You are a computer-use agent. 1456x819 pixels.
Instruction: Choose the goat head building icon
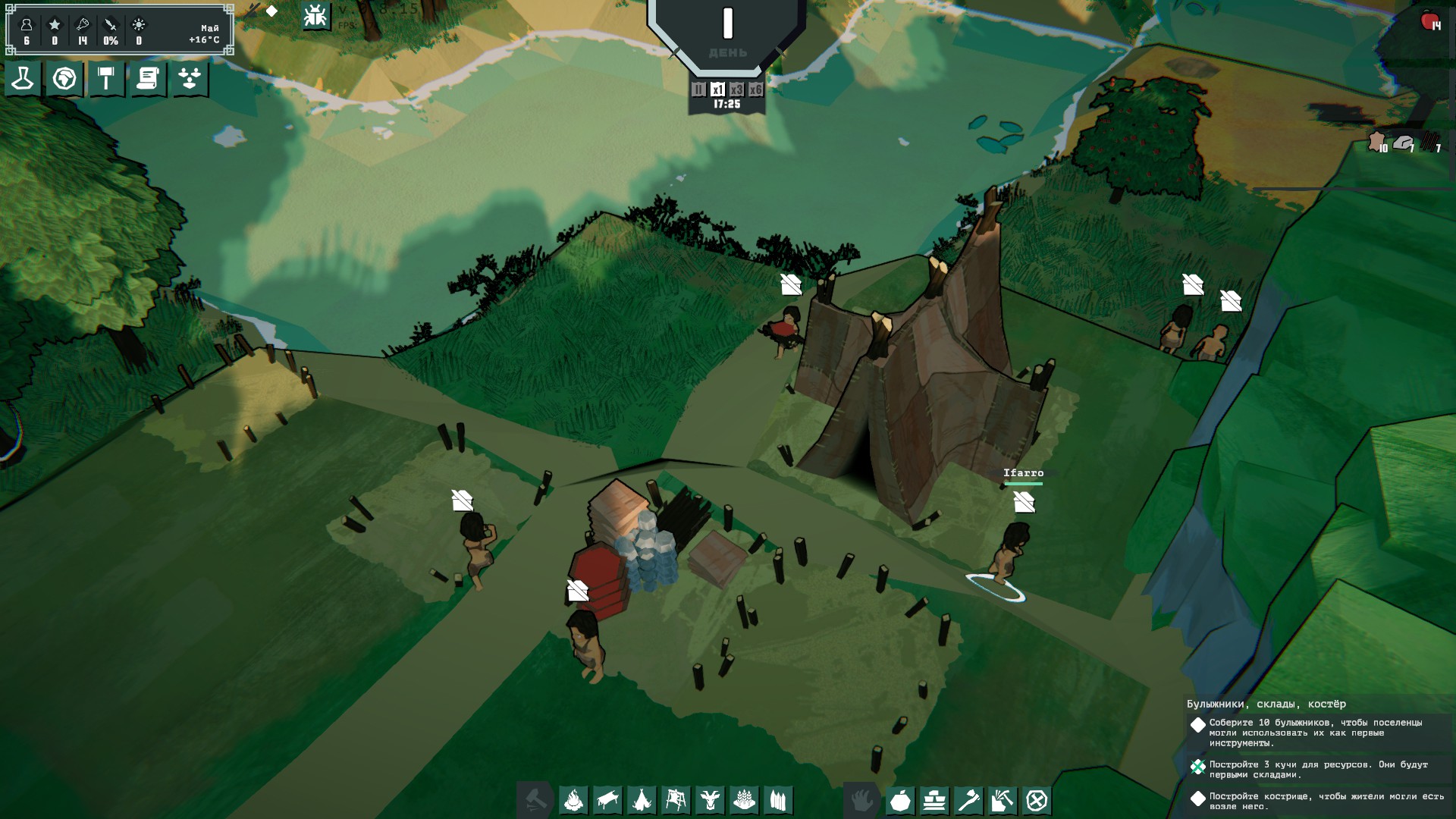(711, 800)
